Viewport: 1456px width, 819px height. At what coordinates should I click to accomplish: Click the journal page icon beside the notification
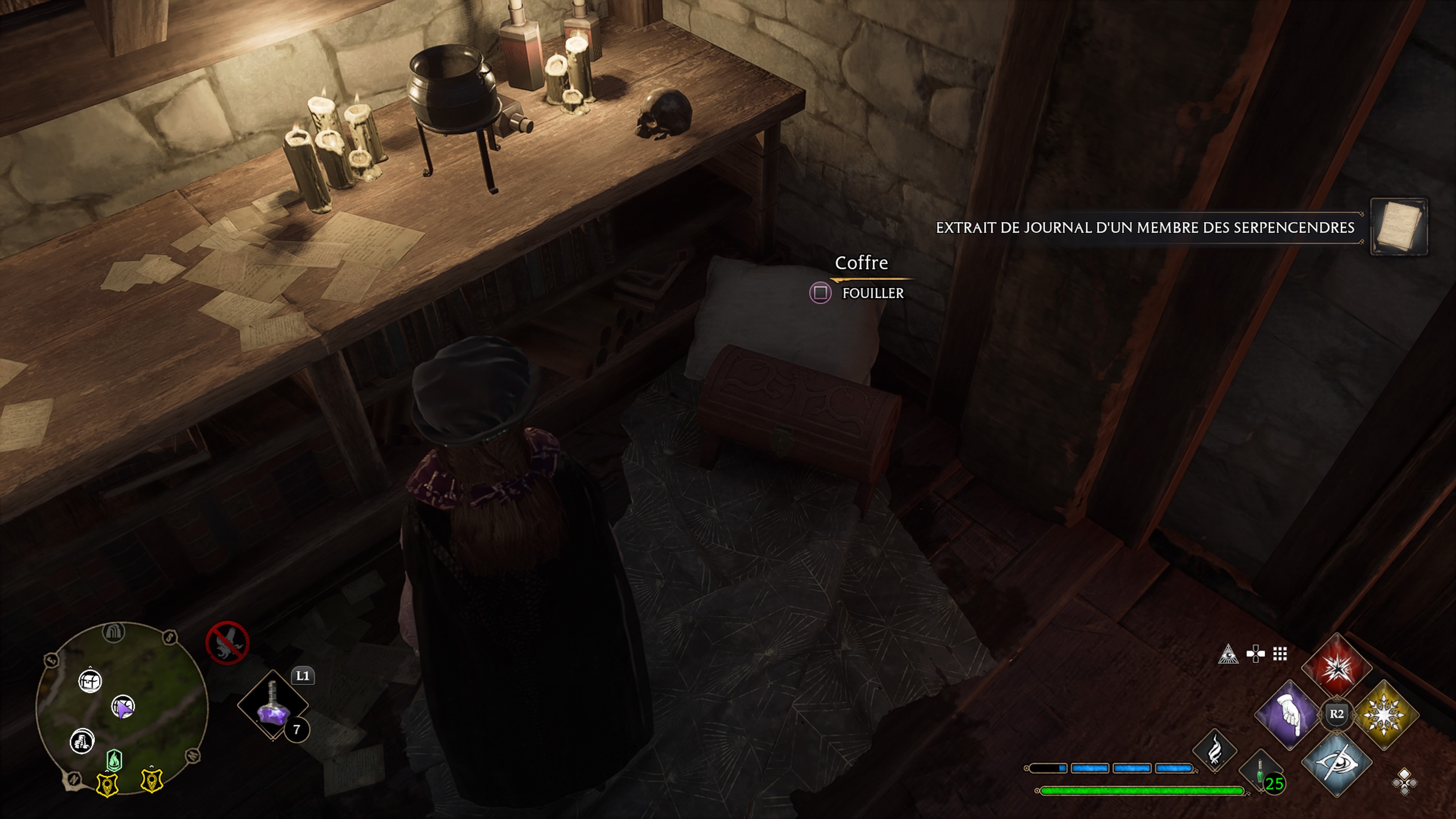click(x=1398, y=227)
